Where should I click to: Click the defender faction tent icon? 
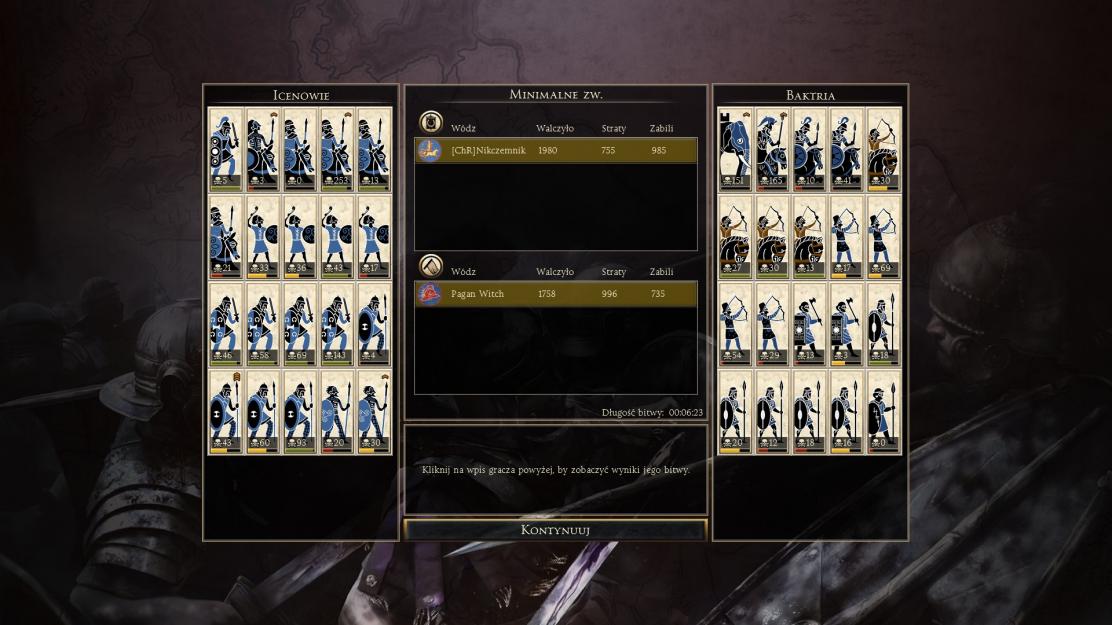point(431,266)
